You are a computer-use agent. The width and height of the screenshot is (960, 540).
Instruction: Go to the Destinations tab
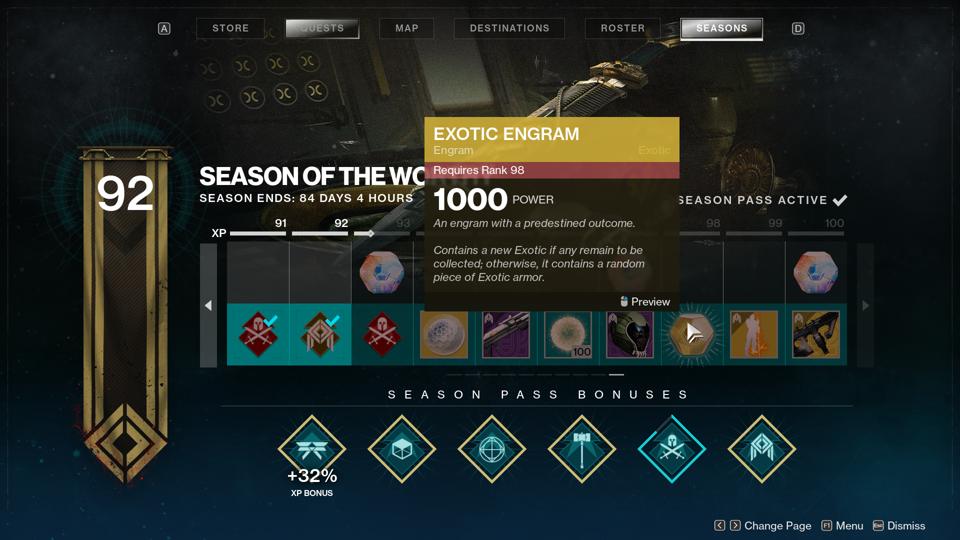[x=509, y=28]
